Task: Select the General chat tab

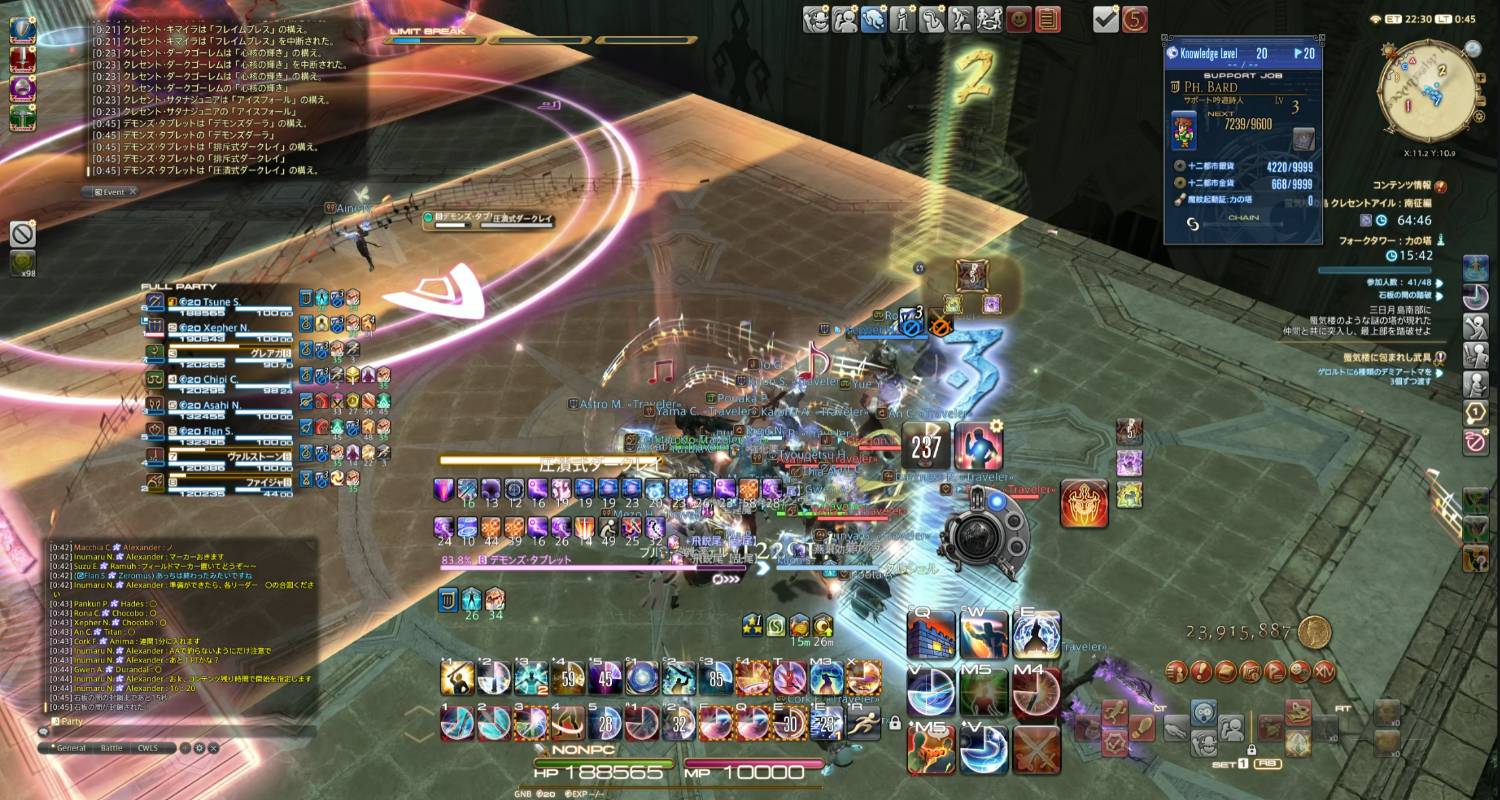Action: click(71, 747)
